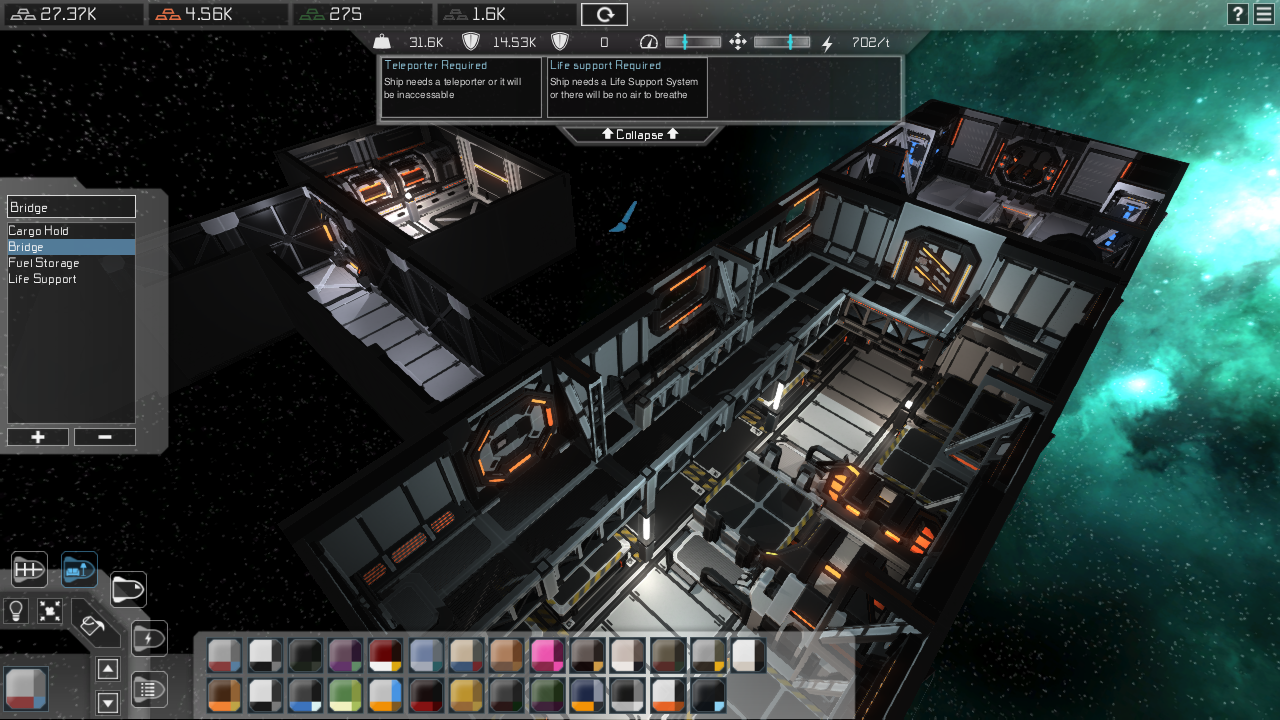The width and height of the screenshot is (1280, 720).
Task: Click the fit-to-view arrows icon
Action: point(50,610)
